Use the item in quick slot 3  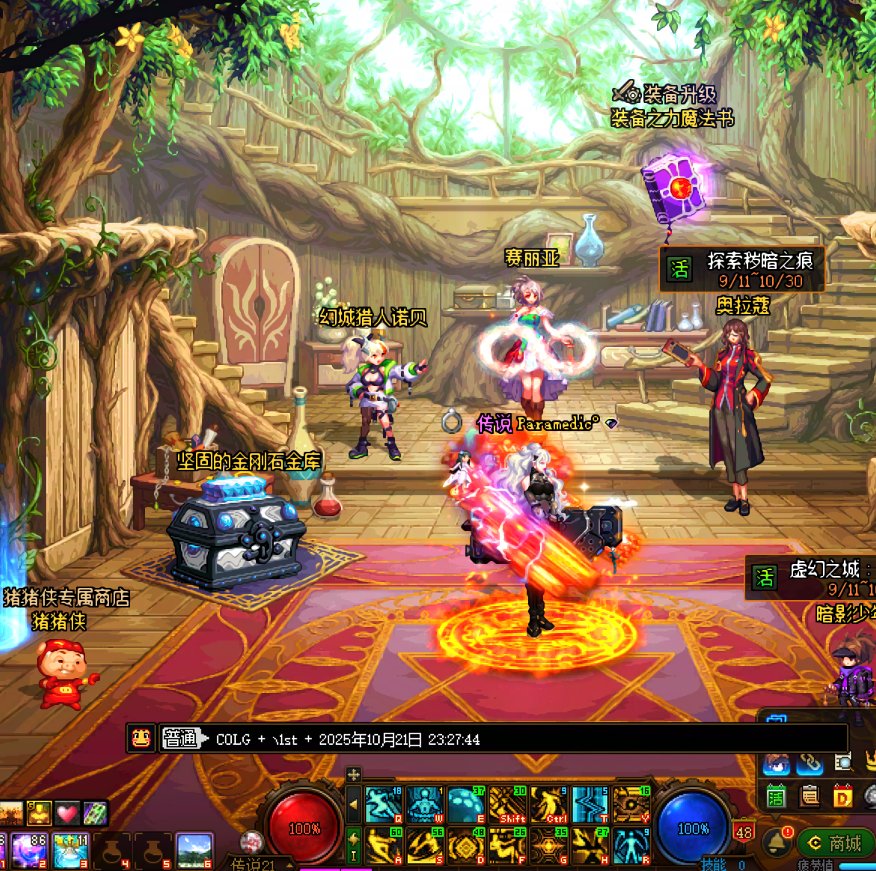[70, 851]
